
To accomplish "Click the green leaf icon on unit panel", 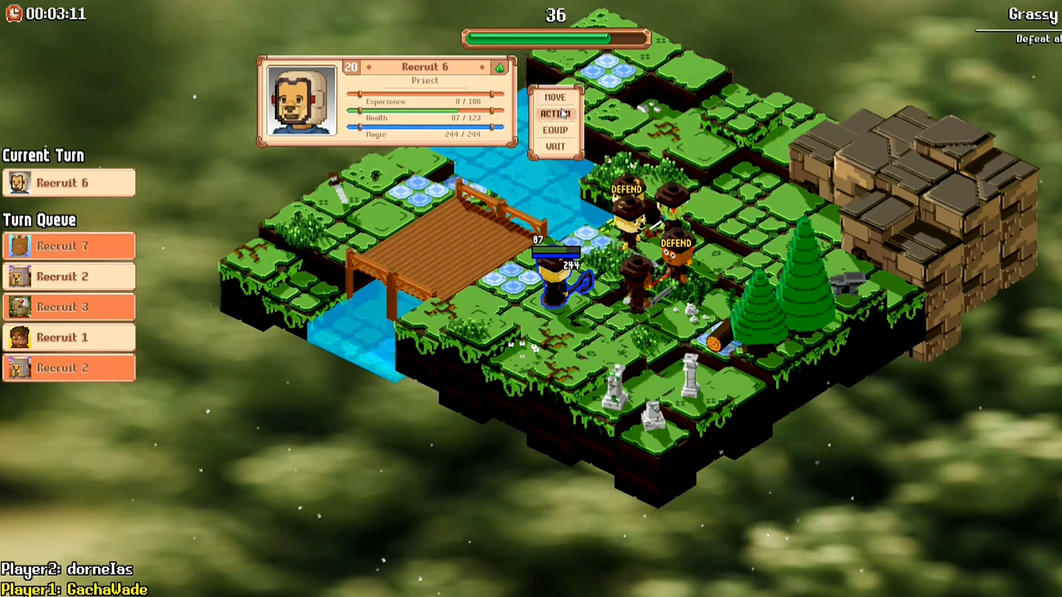I will [x=499, y=68].
